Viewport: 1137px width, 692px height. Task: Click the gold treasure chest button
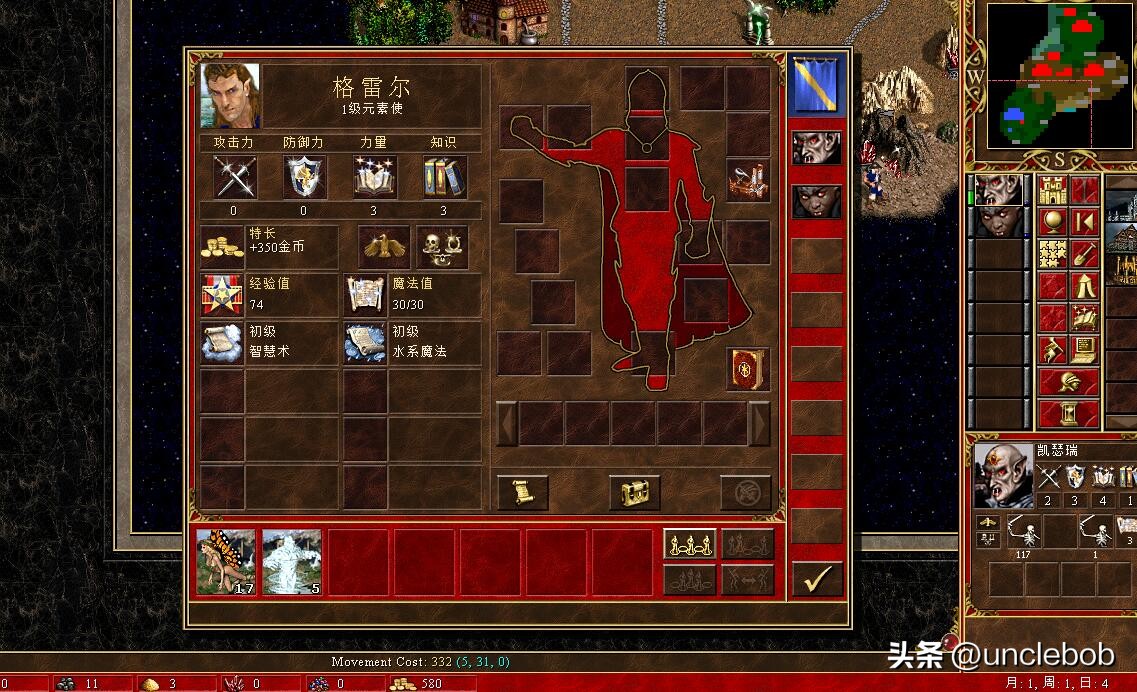click(x=634, y=492)
